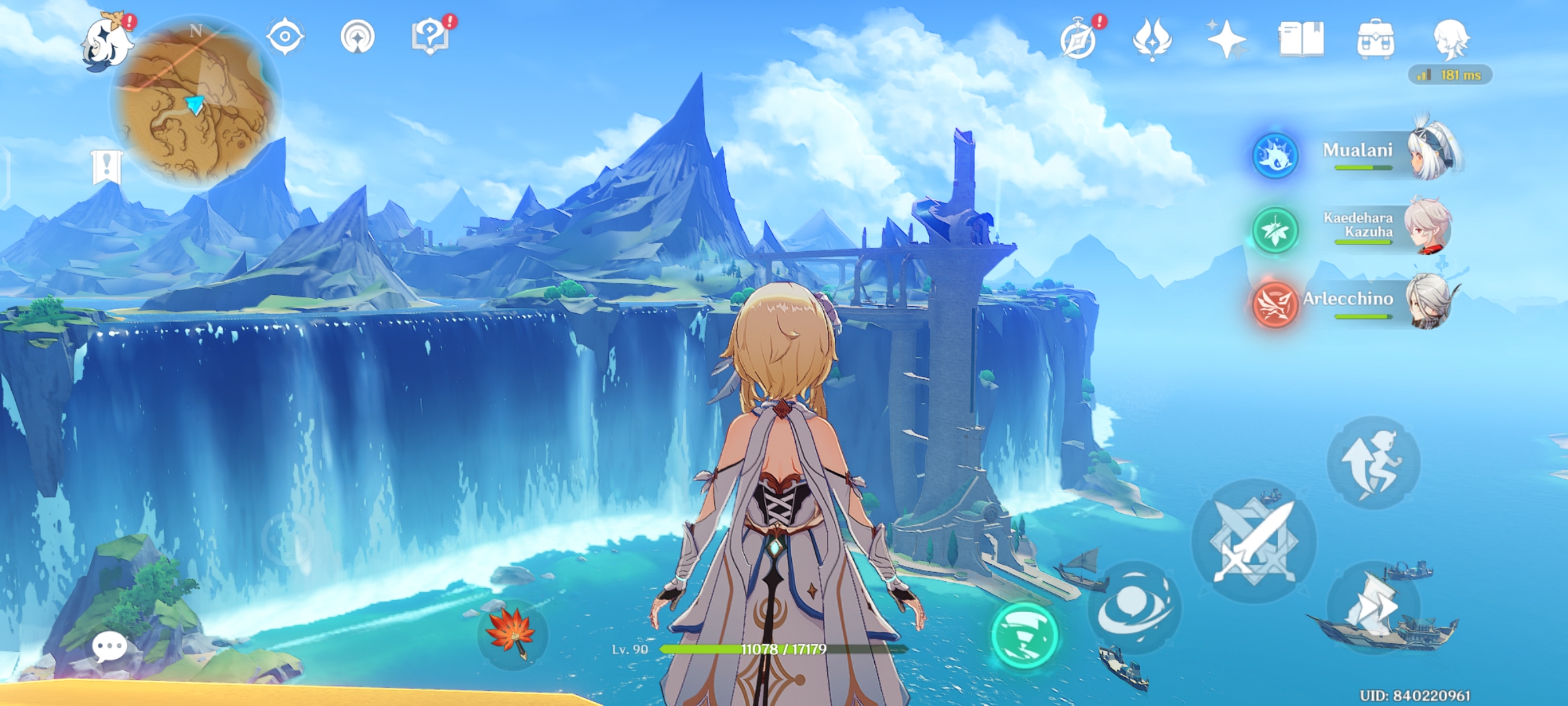Toggle the elemental sight eye icon

coord(286,36)
